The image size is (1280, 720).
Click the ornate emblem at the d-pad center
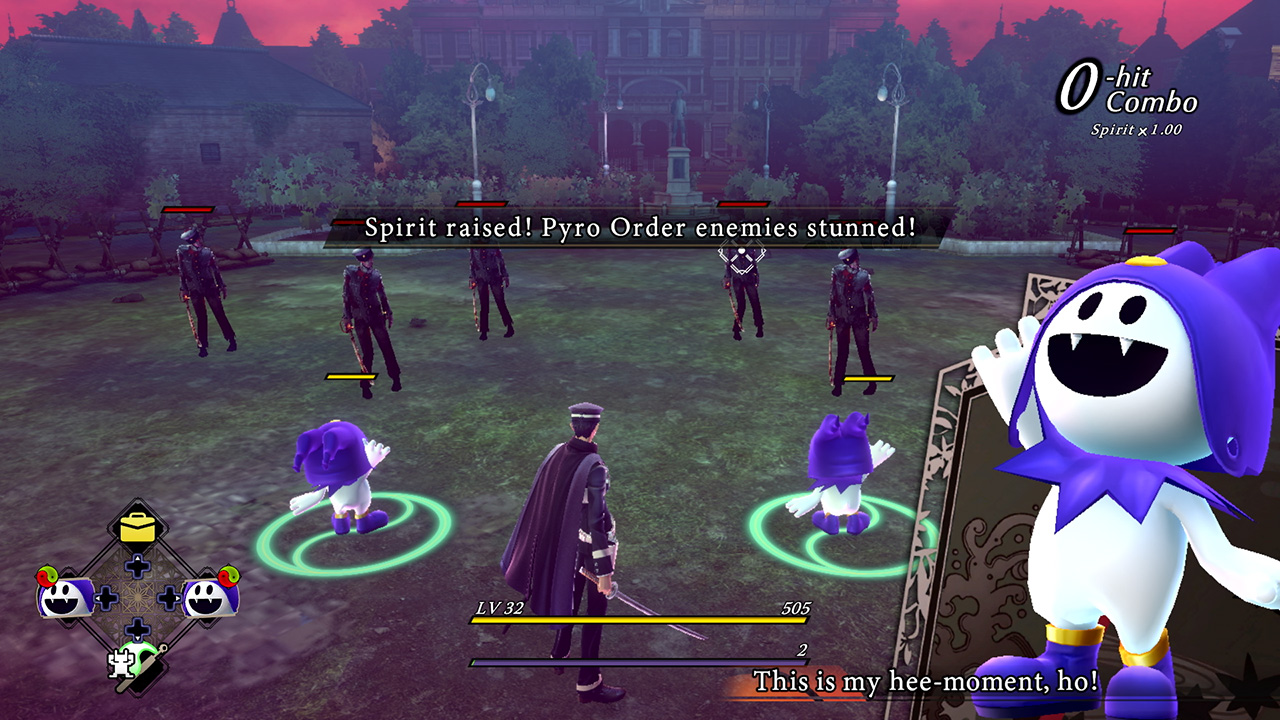pyautogui.click(x=137, y=595)
